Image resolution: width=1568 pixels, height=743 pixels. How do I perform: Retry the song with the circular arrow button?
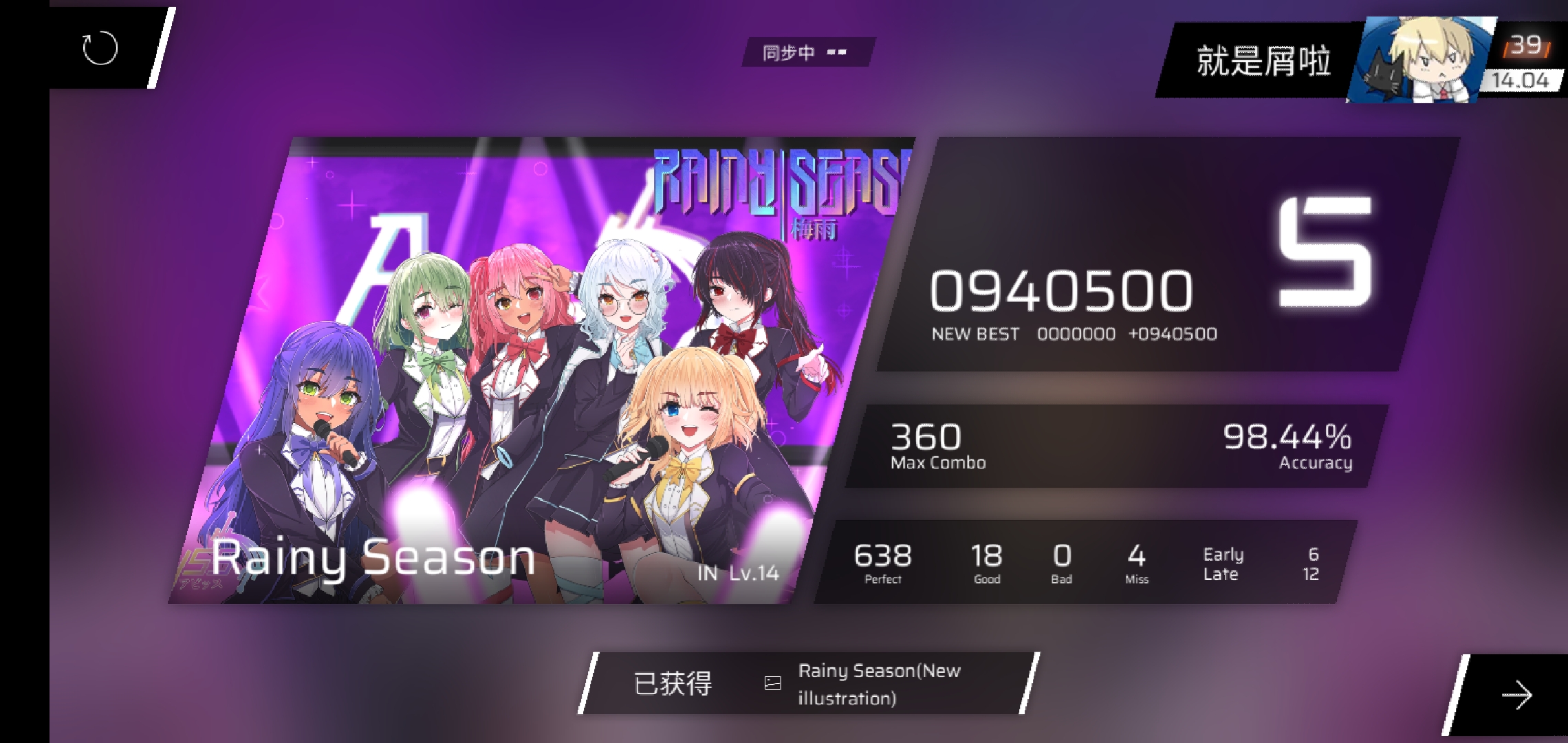pos(100,48)
